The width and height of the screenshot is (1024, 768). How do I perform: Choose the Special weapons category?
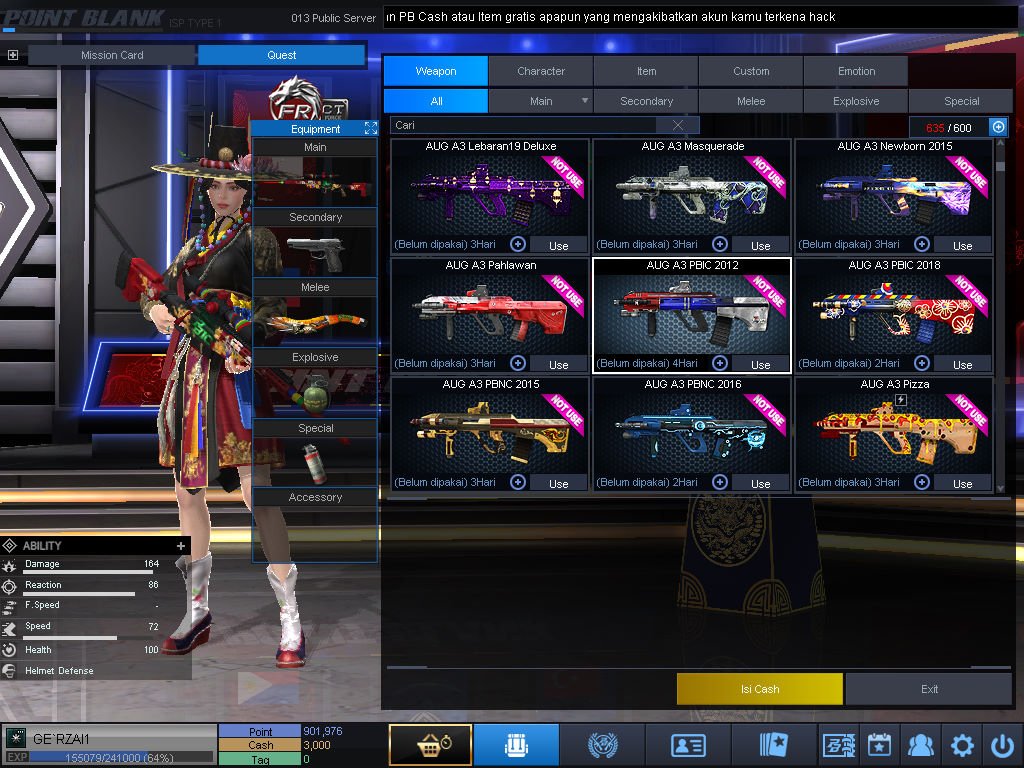pyautogui.click(x=961, y=101)
